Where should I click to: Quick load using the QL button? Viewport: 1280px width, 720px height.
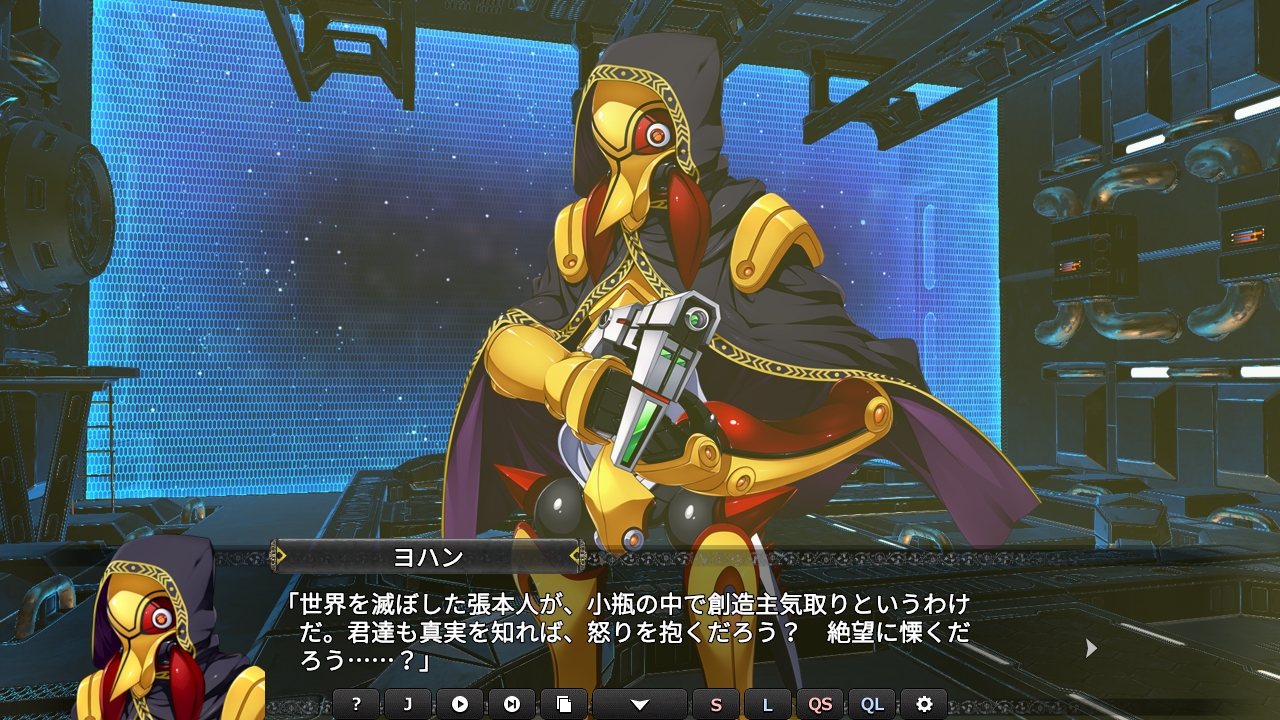point(872,704)
